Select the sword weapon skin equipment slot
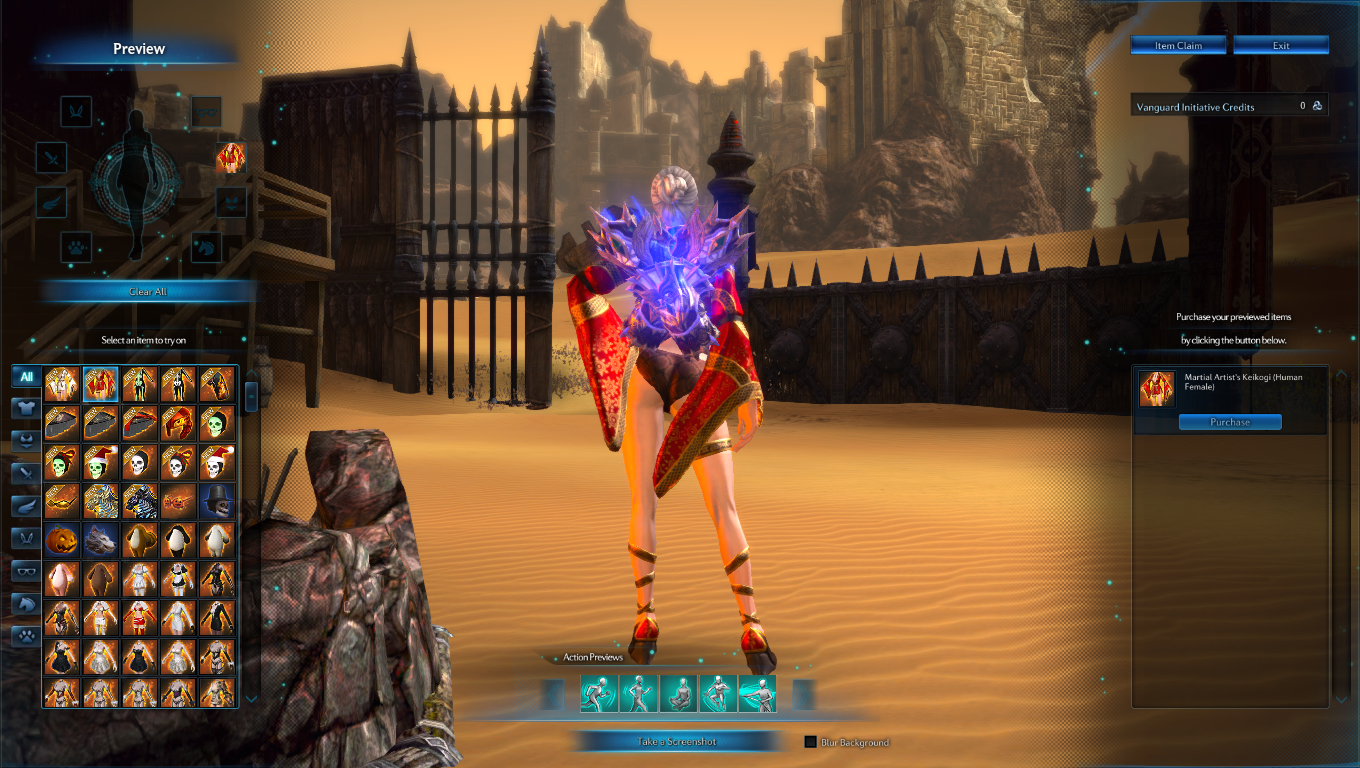 (x=52, y=158)
